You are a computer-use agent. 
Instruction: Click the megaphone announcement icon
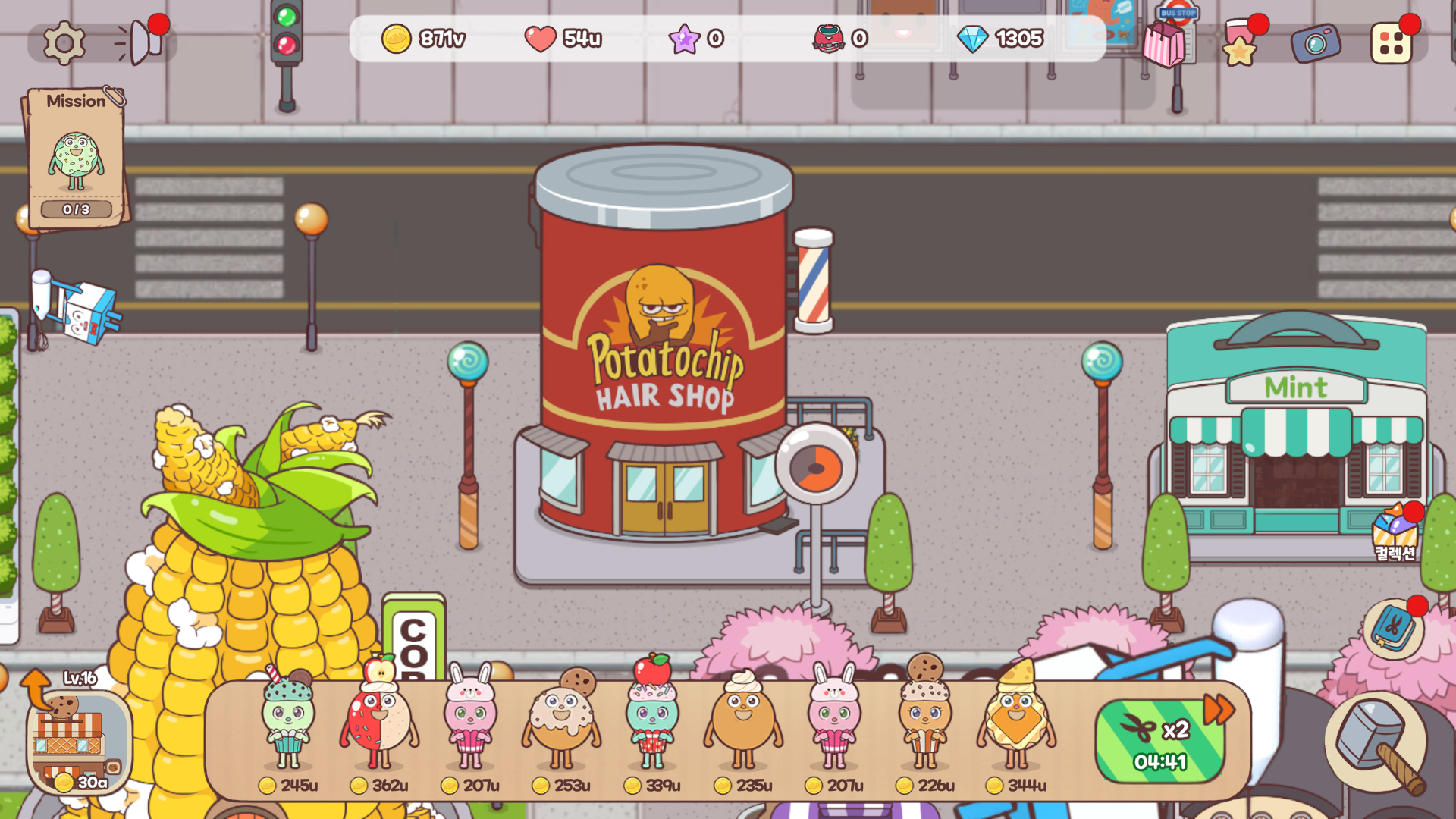[x=140, y=42]
